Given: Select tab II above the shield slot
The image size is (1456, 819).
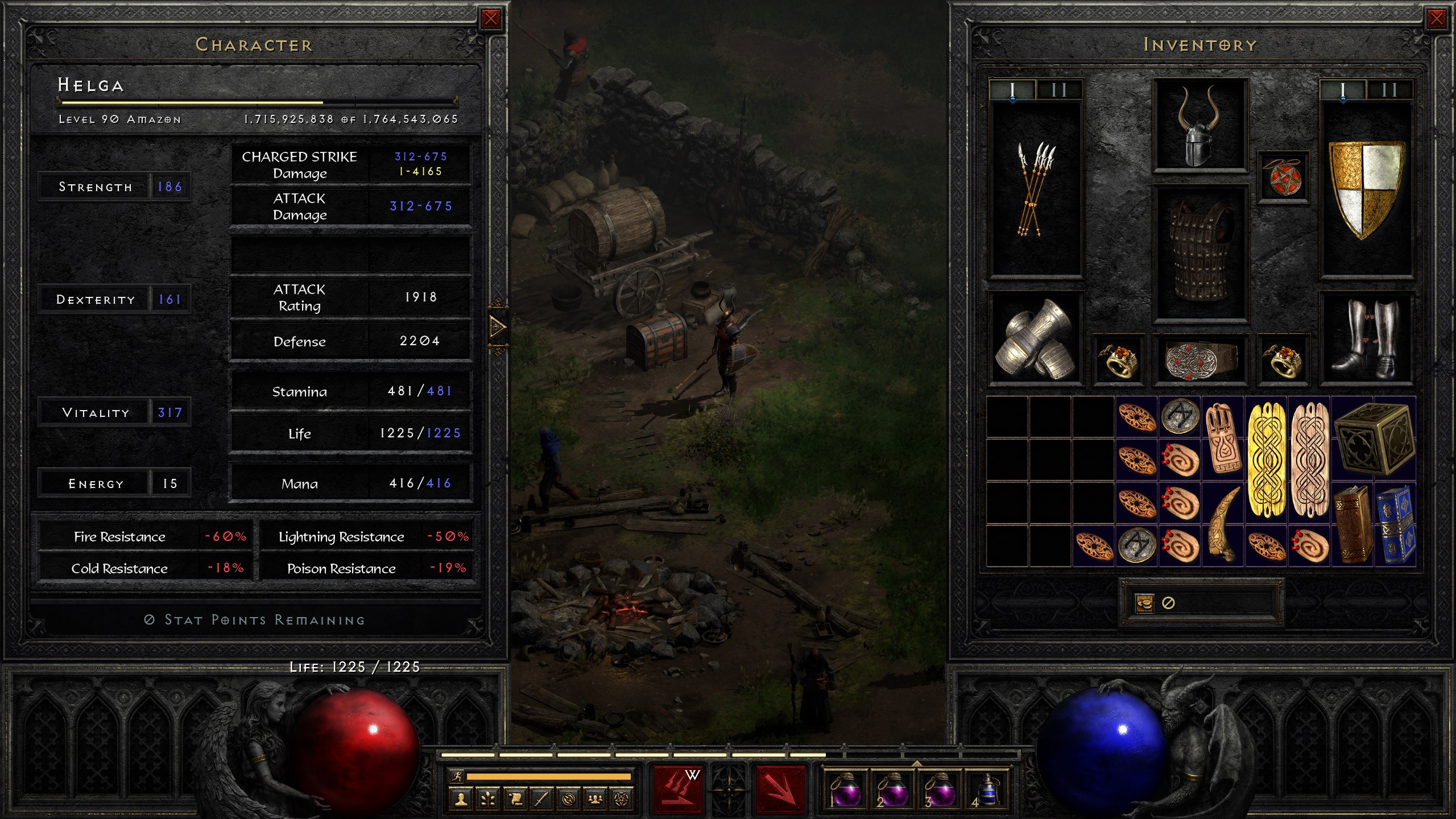Looking at the screenshot, I should [x=1388, y=88].
